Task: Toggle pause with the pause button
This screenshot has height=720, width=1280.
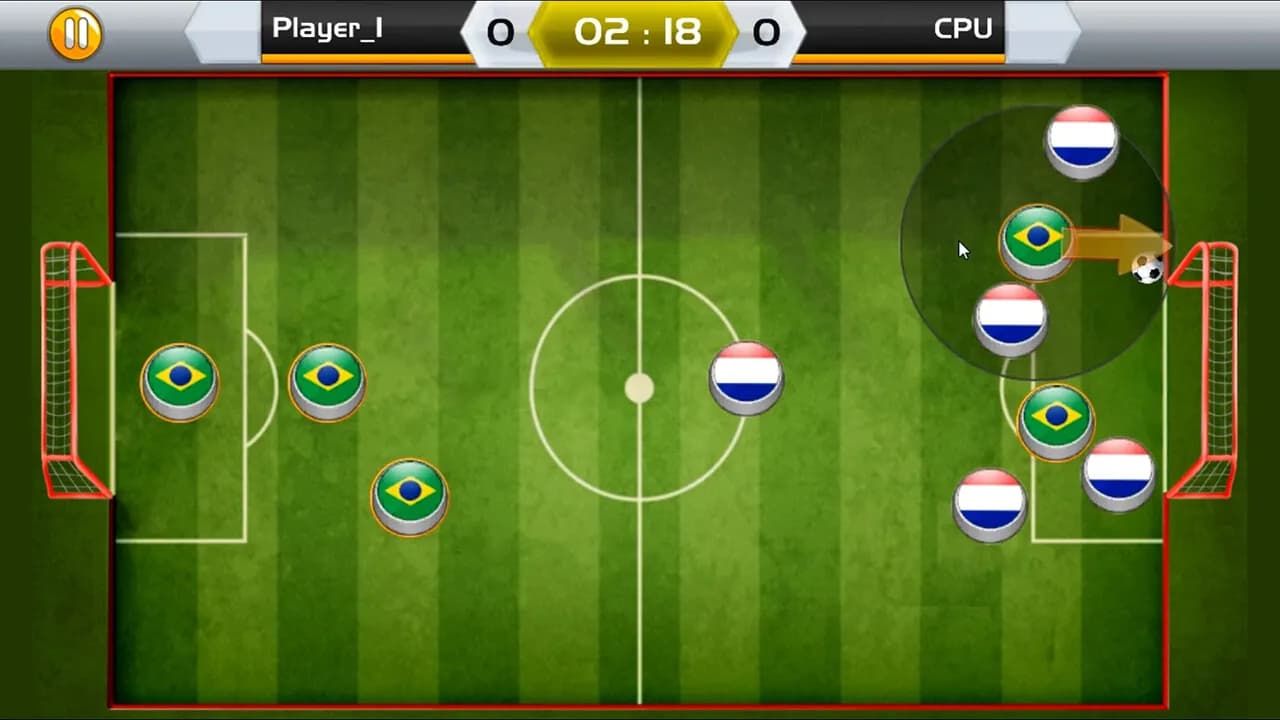Action: pos(75,32)
